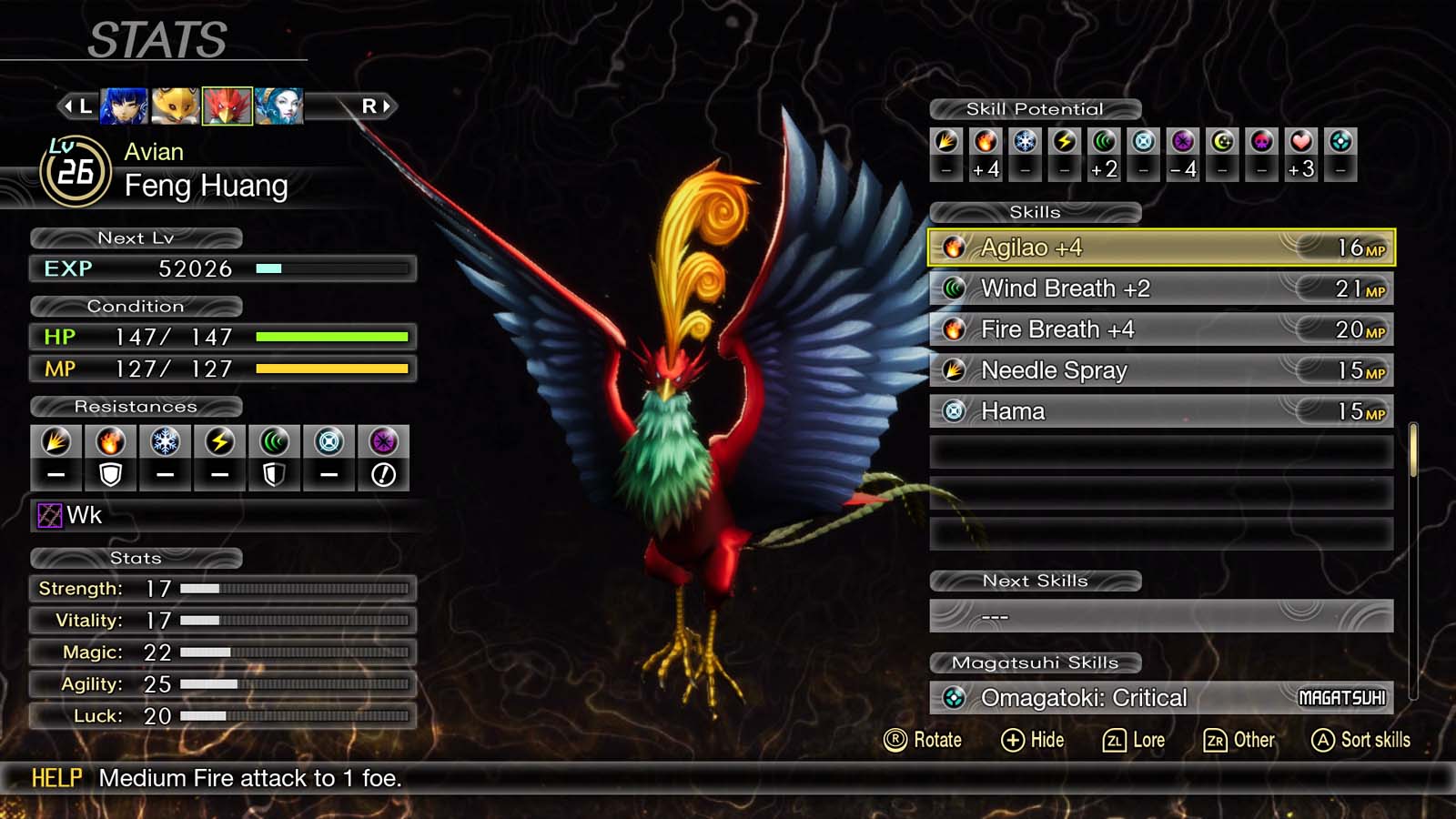Click the Electric skill potential icon
The height and width of the screenshot is (819, 1456).
click(x=1064, y=142)
